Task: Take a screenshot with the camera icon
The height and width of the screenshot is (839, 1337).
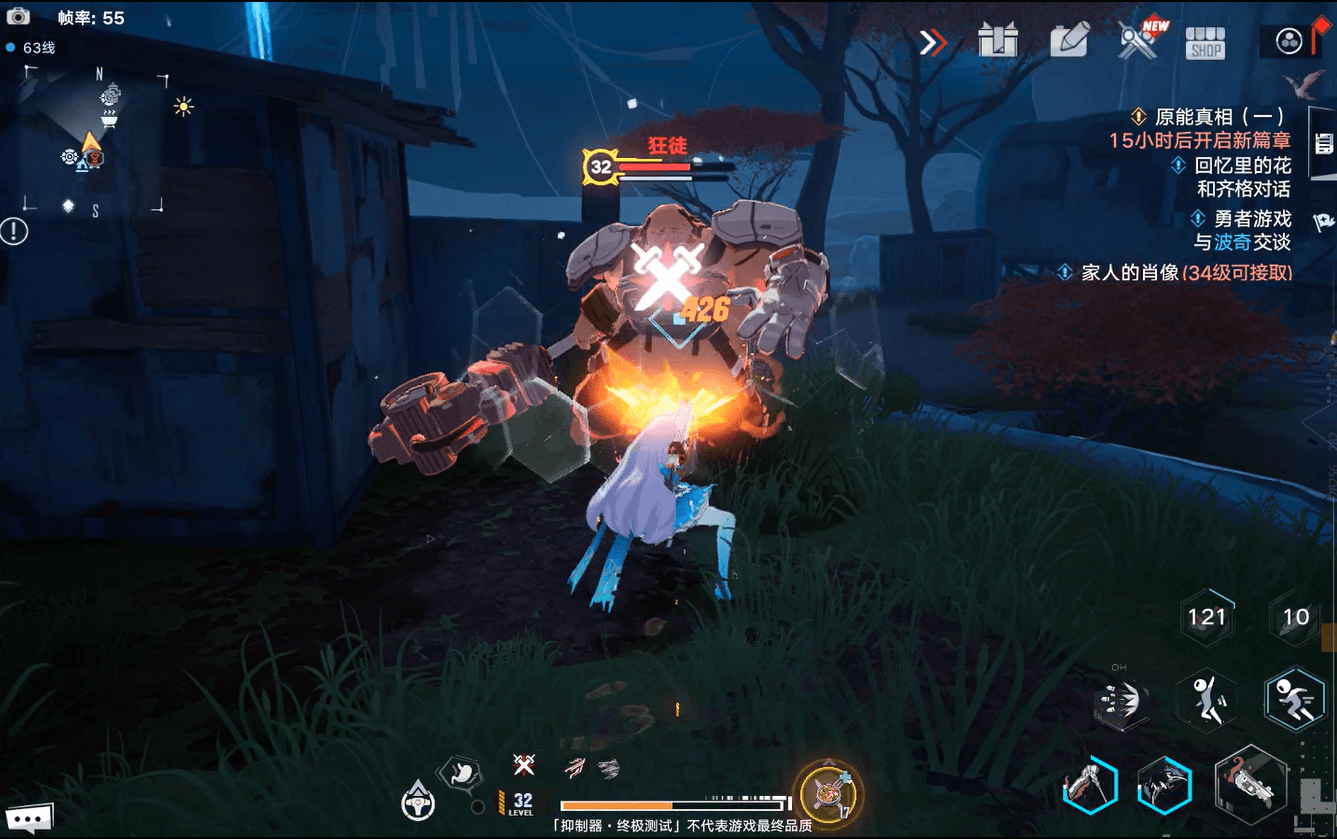Action: click(x=18, y=17)
